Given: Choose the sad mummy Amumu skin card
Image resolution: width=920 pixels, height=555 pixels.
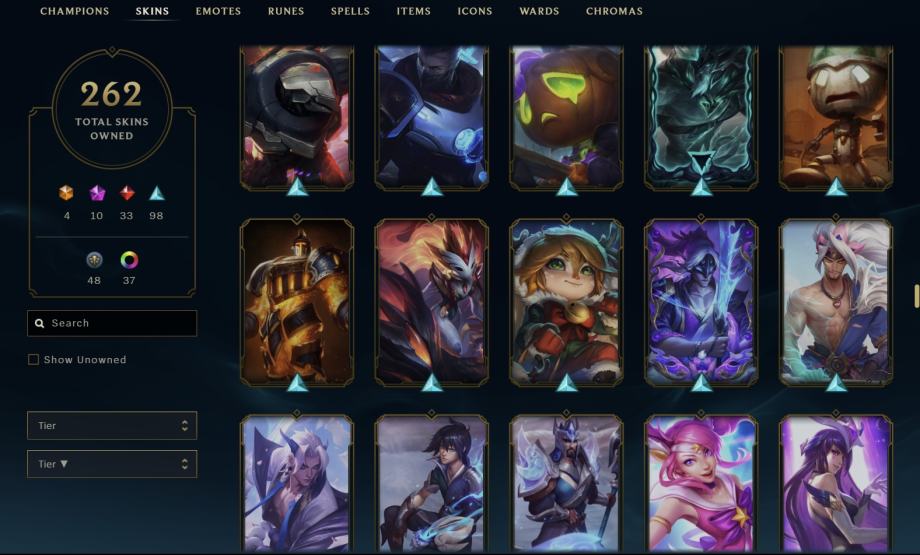Looking at the screenshot, I should click(x=836, y=115).
